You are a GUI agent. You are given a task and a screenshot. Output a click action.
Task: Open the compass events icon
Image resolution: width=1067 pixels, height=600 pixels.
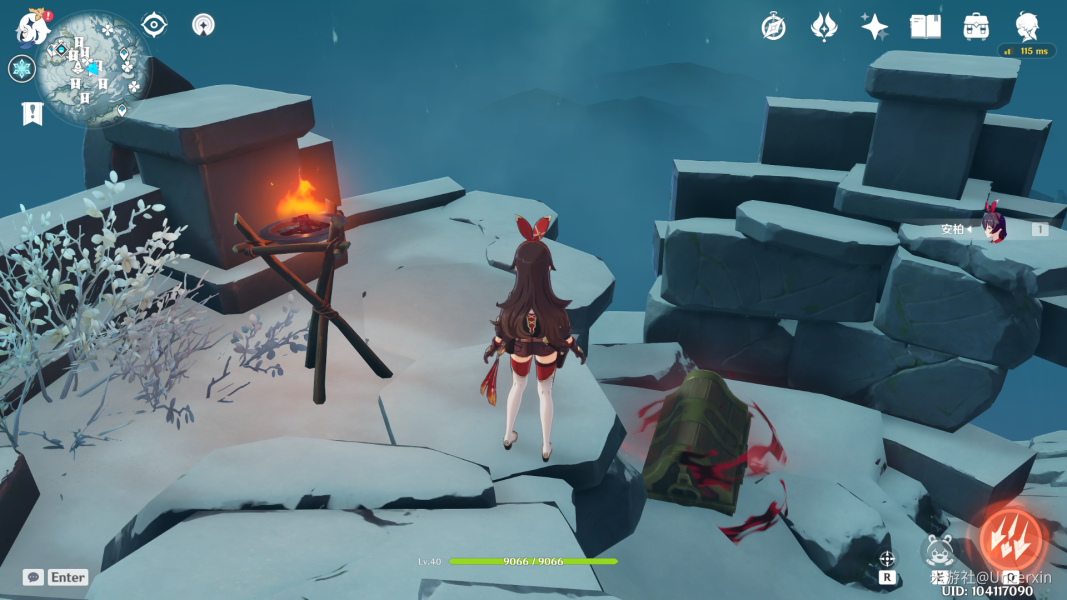point(773,27)
